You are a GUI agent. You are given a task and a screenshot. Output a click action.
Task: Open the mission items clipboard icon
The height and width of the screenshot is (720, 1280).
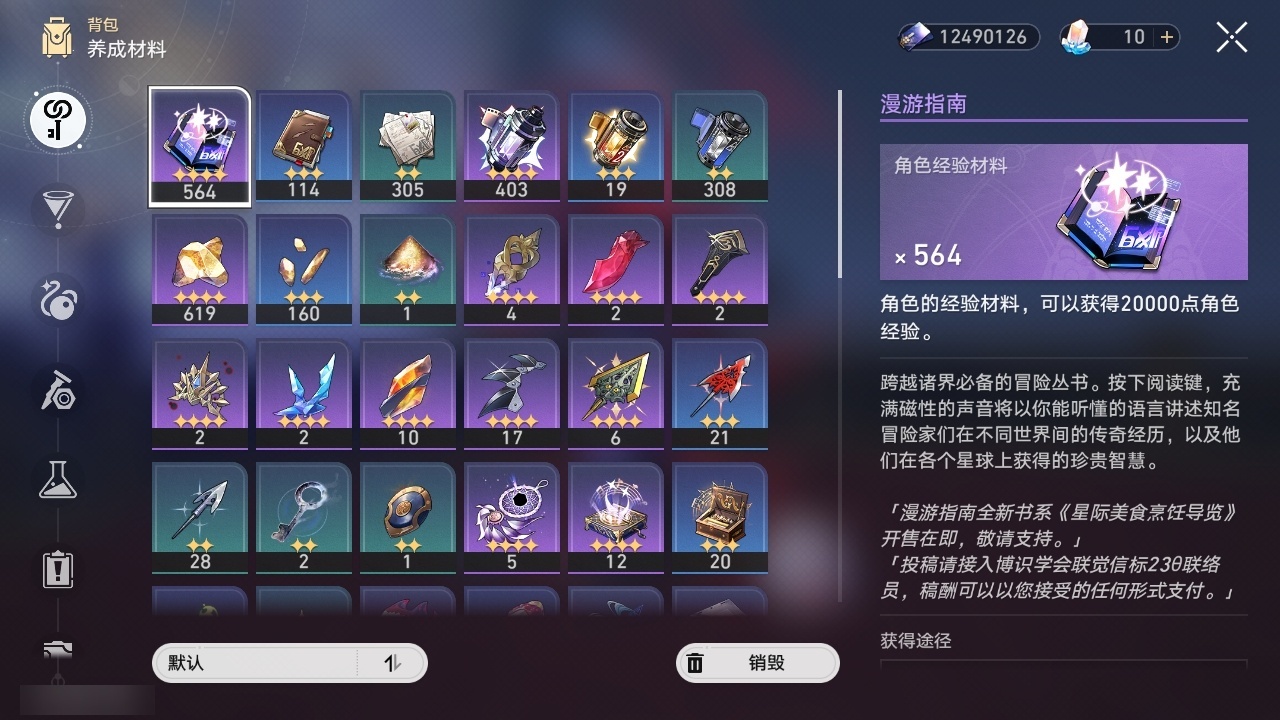(57, 569)
